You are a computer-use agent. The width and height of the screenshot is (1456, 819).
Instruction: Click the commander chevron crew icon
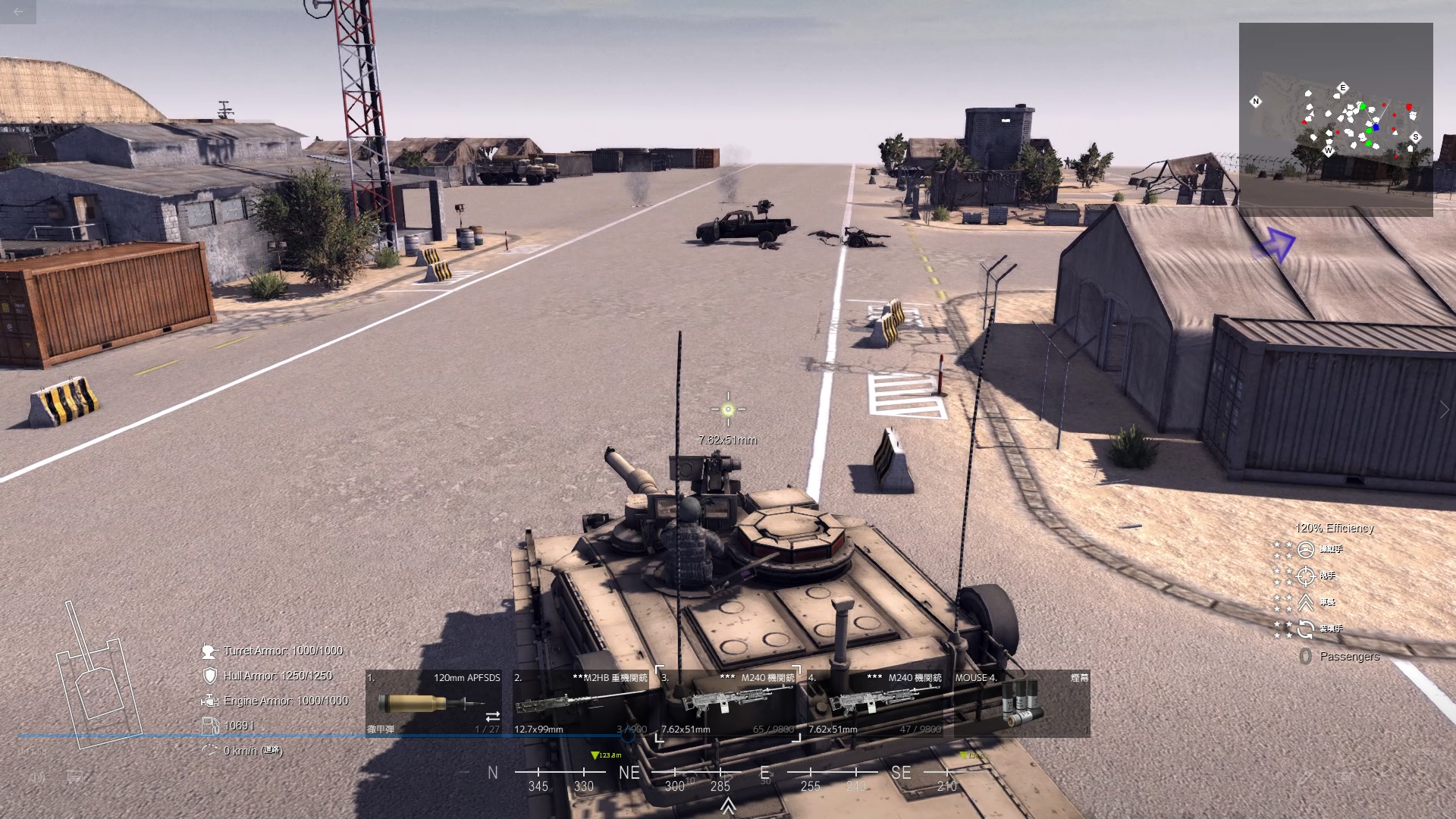pos(1305,602)
